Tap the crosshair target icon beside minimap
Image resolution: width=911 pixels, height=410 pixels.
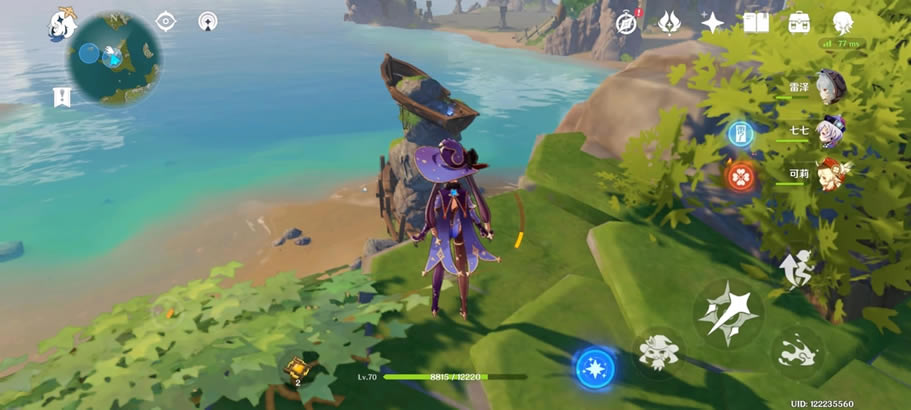pos(165,21)
